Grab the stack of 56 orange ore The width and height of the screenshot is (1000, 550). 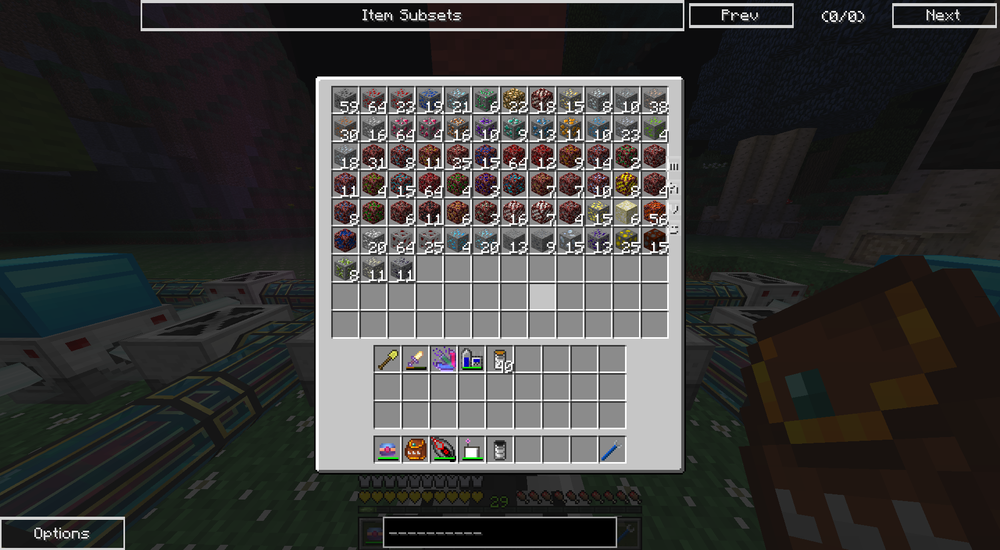coord(654,212)
